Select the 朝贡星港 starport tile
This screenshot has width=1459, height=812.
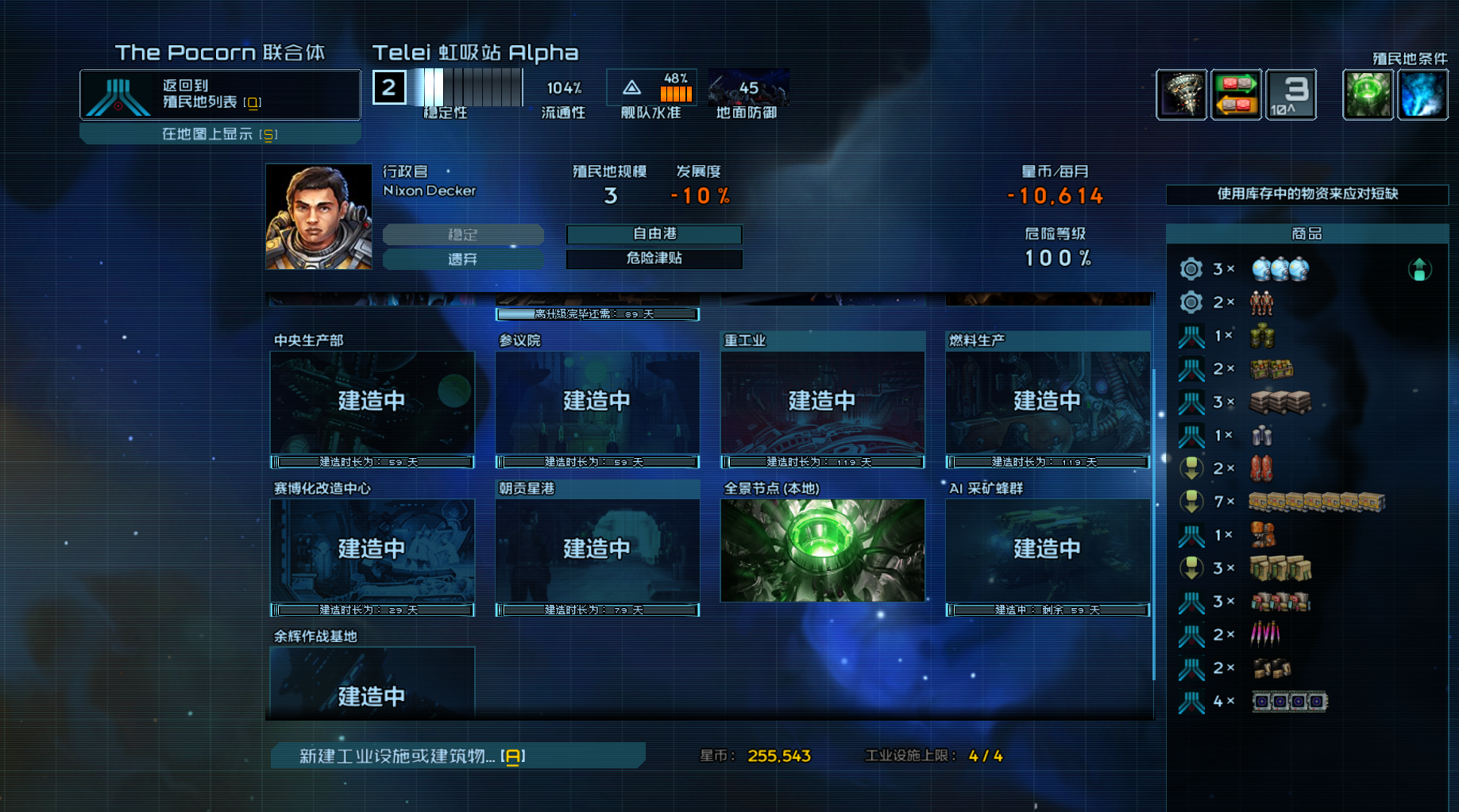point(597,550)
